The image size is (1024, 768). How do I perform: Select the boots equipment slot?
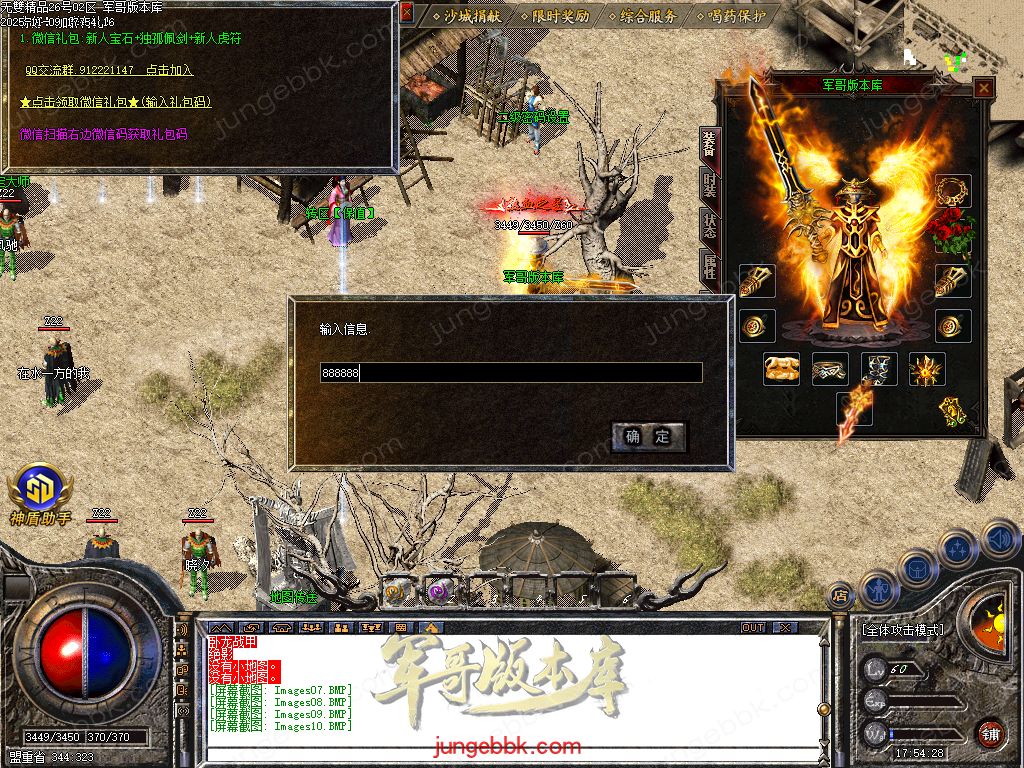coord(878,369)
